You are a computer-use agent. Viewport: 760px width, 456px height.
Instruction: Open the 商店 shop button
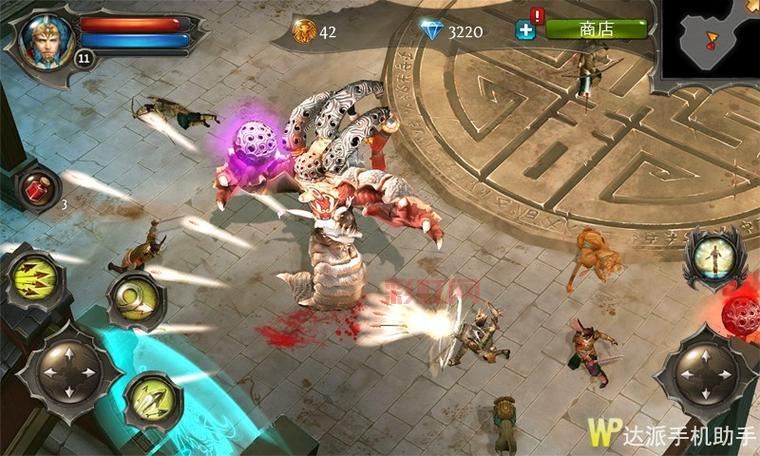(x=596, y=29)
